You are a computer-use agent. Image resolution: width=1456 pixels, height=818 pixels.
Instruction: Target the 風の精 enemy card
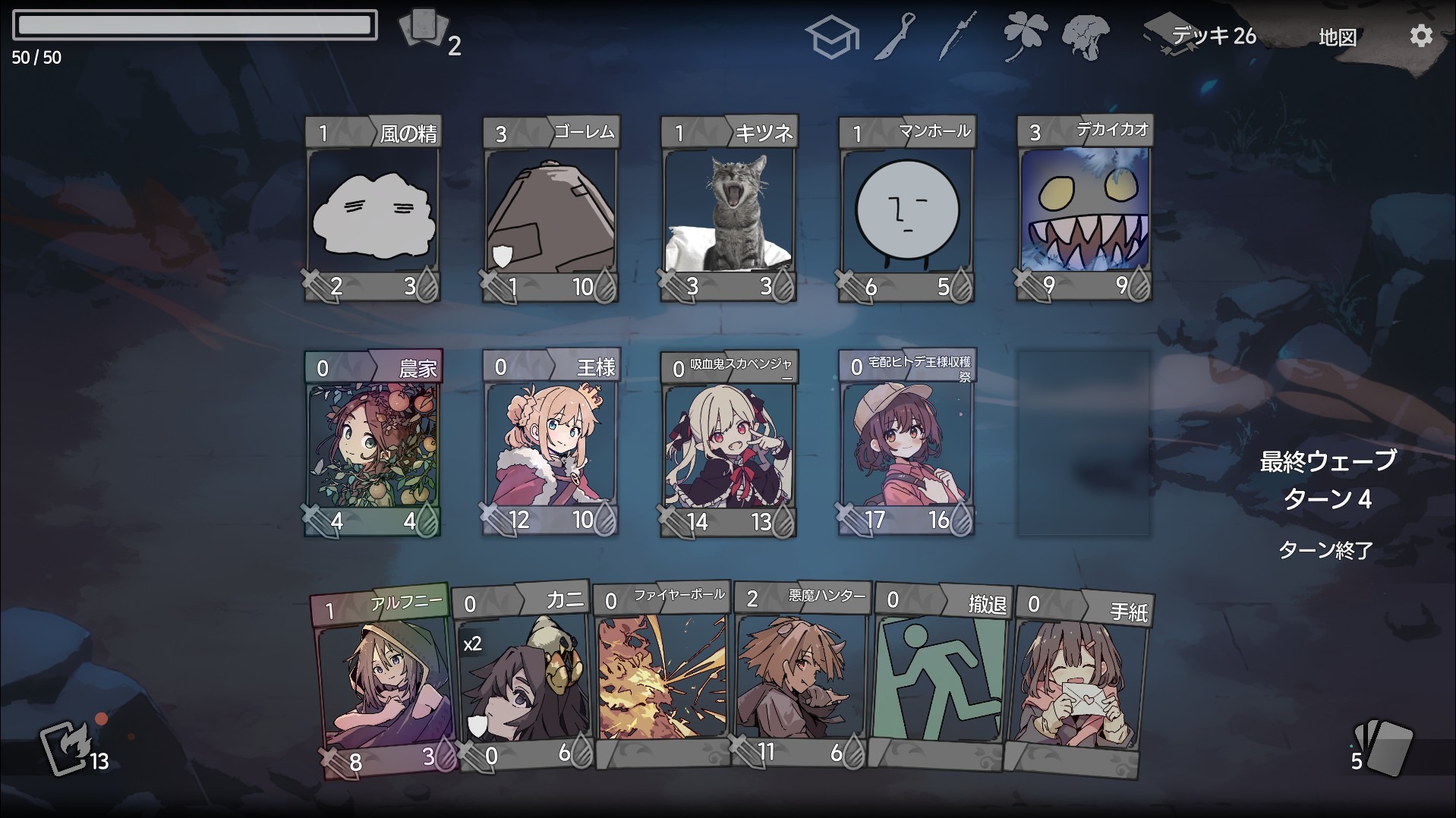(373, 209)
